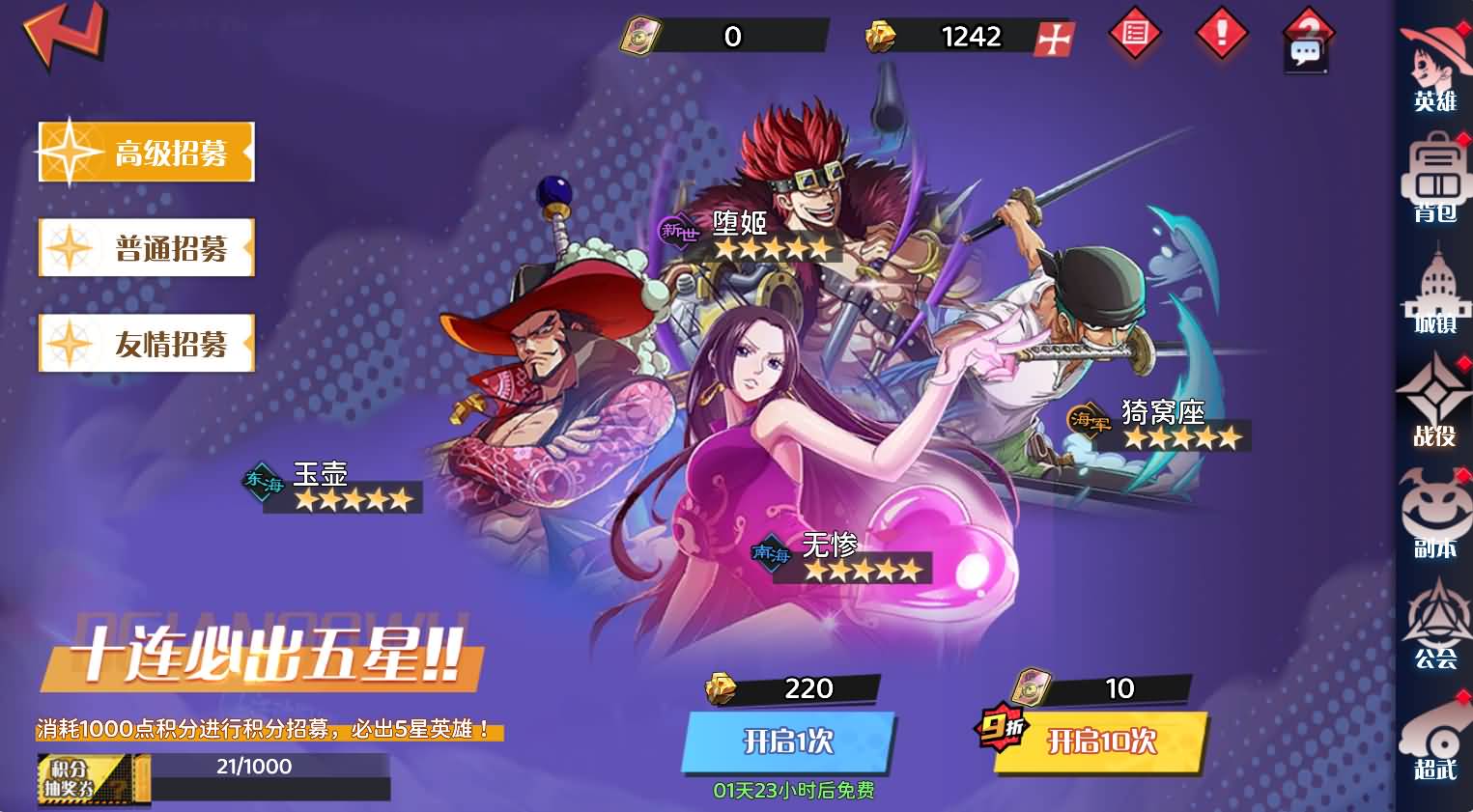Open the 友情招募 friendship recruit tab
This screenshot has height=812, width=1473.
145,343
